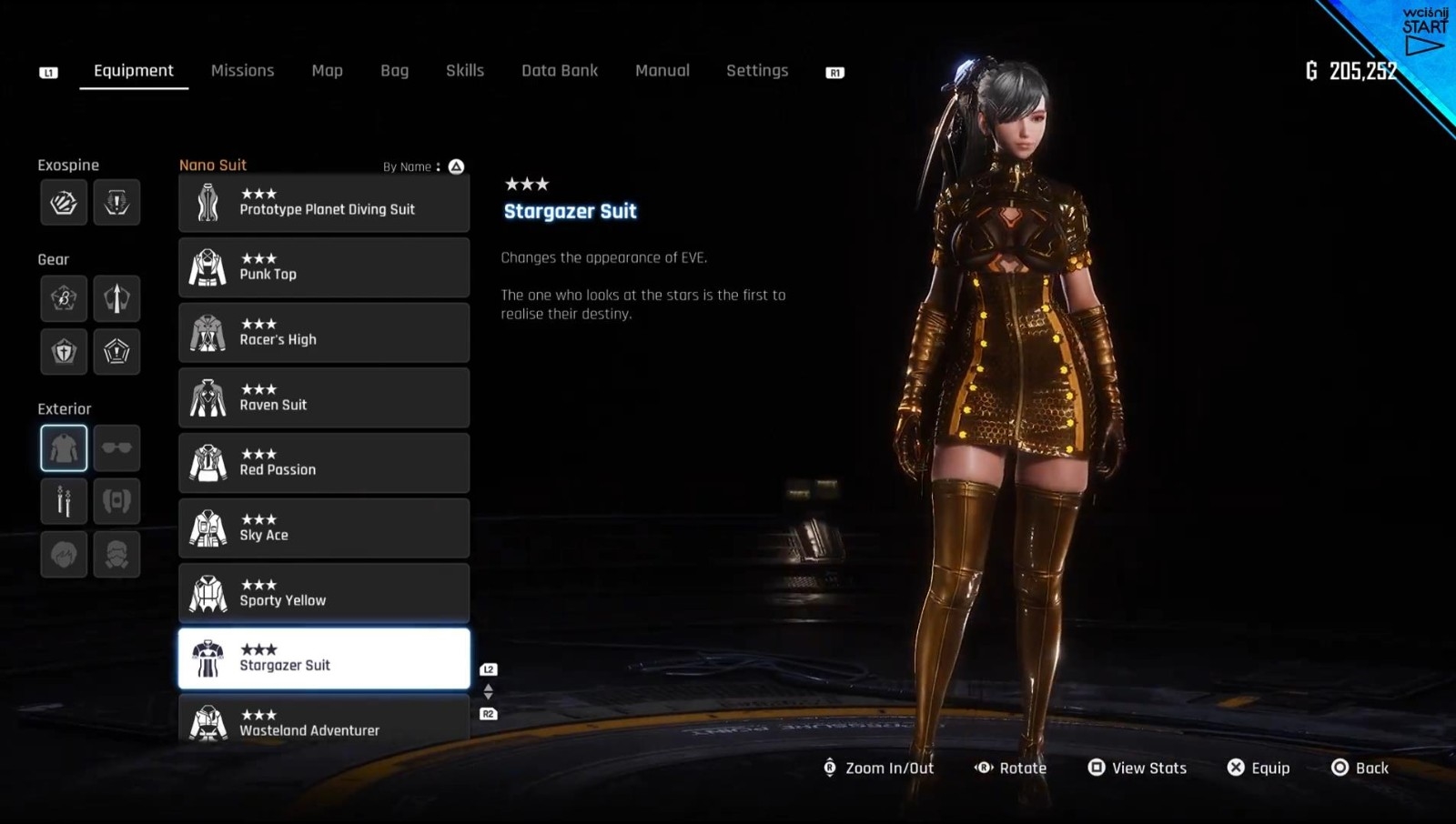
Task: Click View Stats at the bottom
Action: 1137,768
